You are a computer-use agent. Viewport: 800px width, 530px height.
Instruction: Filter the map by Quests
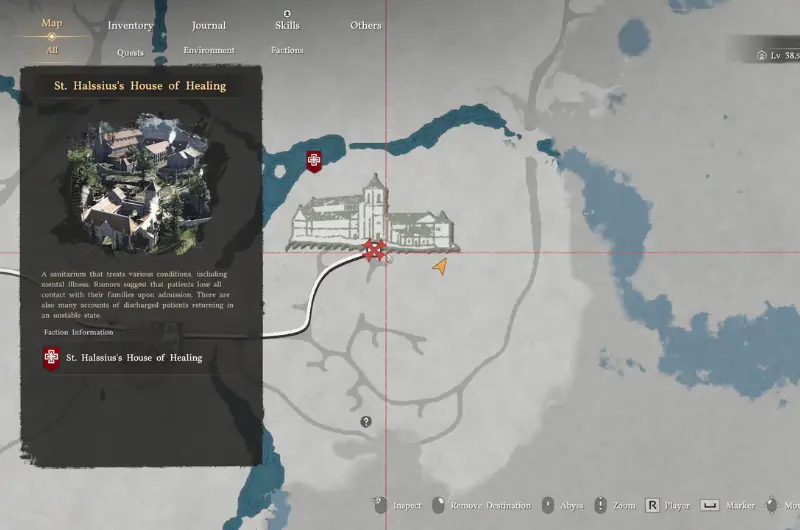[130, 52]
